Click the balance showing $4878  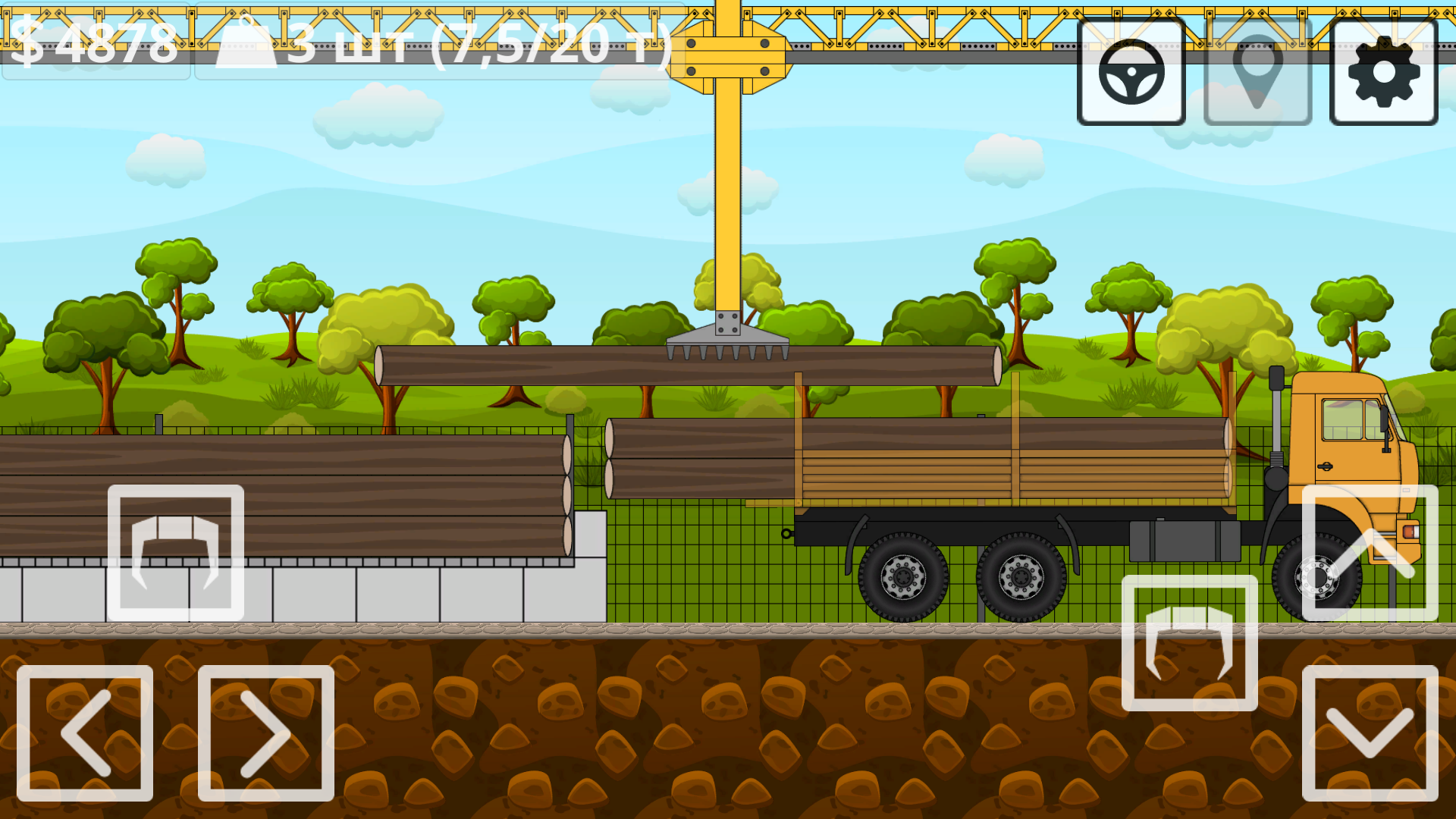tap(99, 45)
